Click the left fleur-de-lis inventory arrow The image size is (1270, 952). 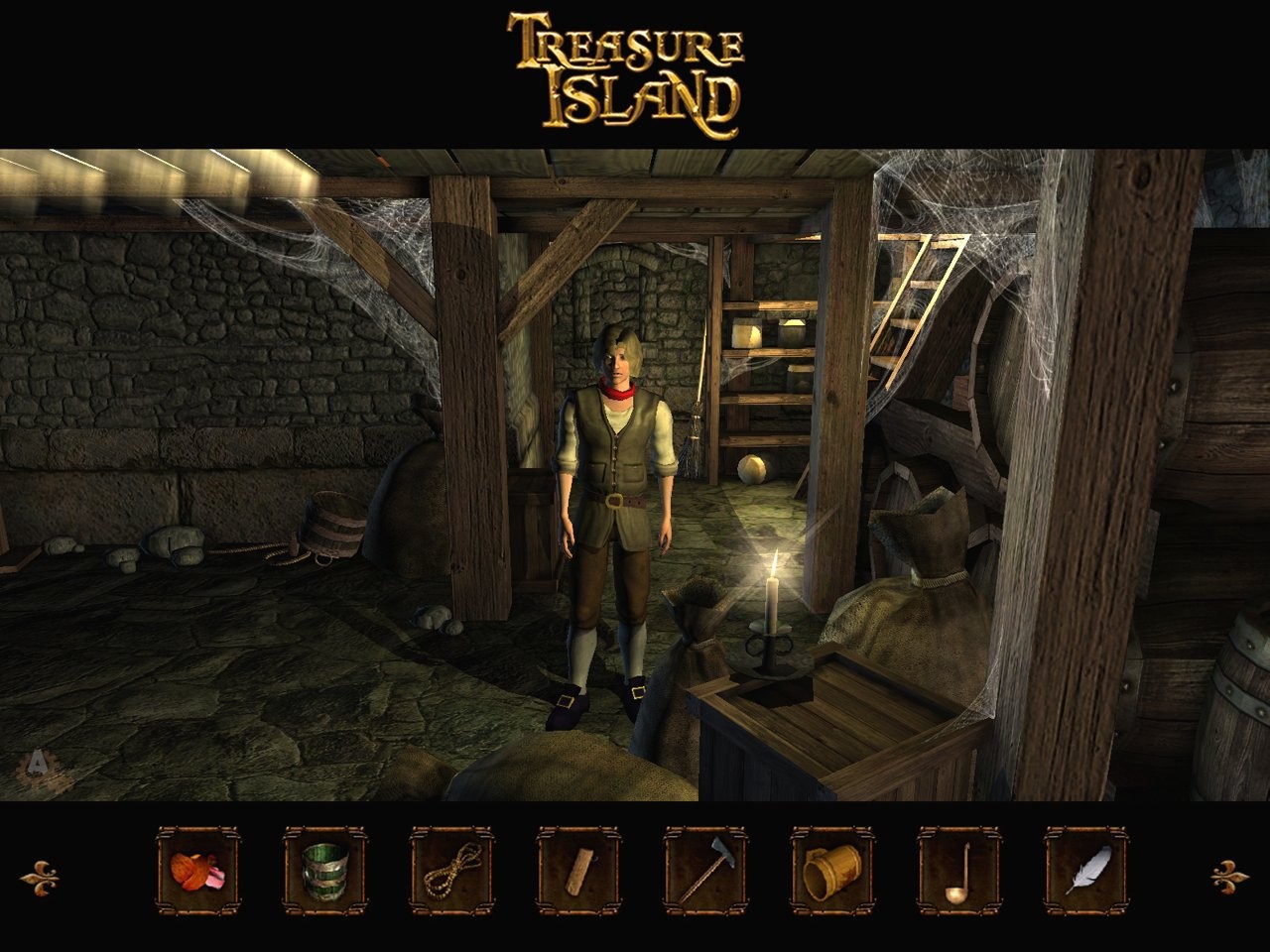tap(39, 877)
